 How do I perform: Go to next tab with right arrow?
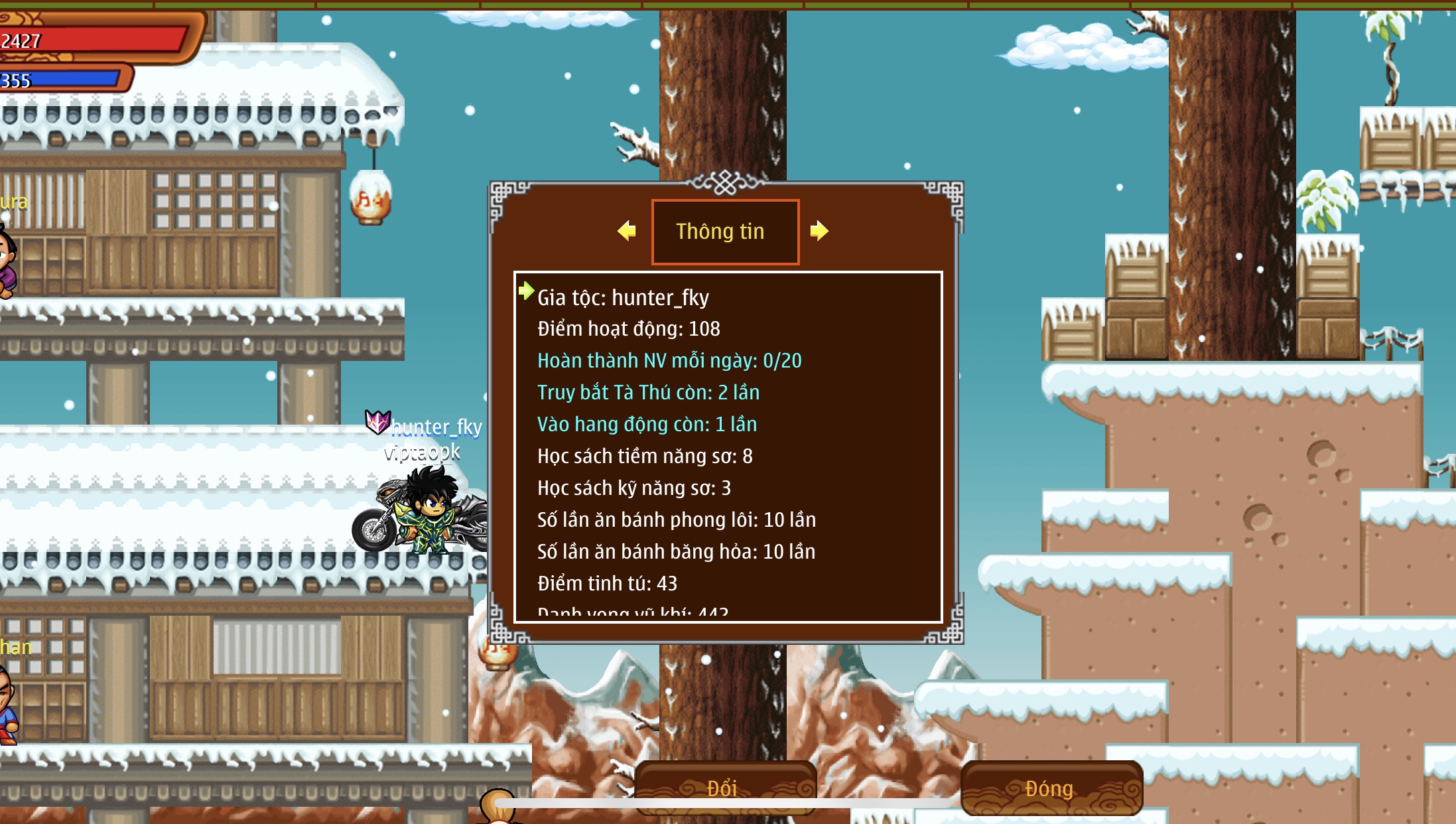(x=819, y=231)
